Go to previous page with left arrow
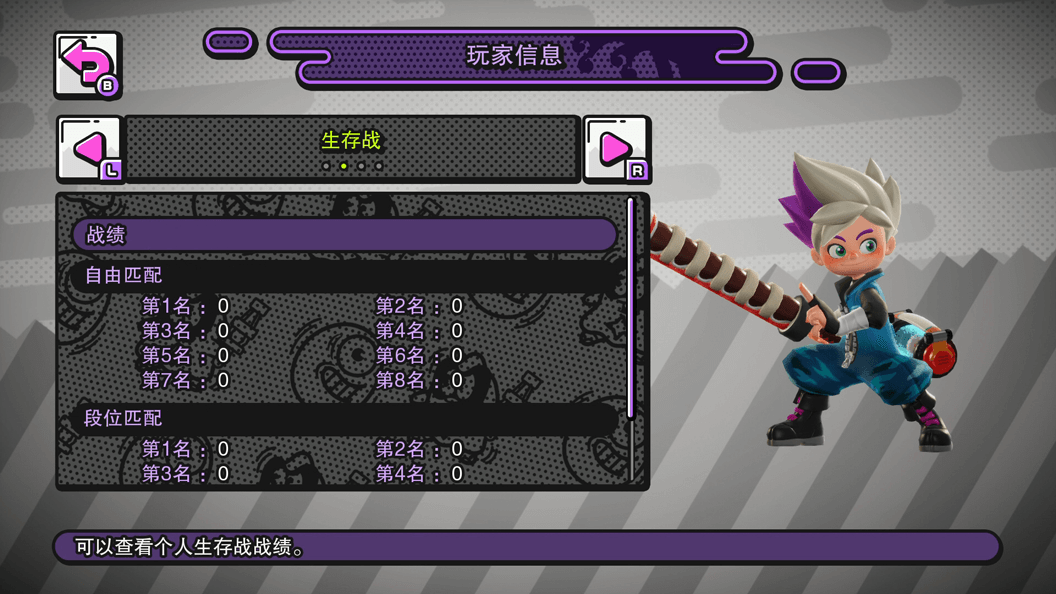This screenshot has height=594, width=1056. click(x=89, y=150)
